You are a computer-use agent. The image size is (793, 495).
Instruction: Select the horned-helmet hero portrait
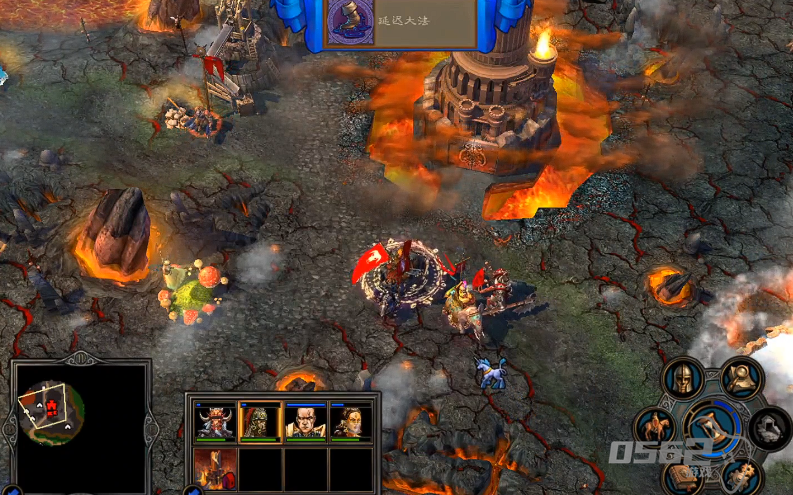[216, 422]
